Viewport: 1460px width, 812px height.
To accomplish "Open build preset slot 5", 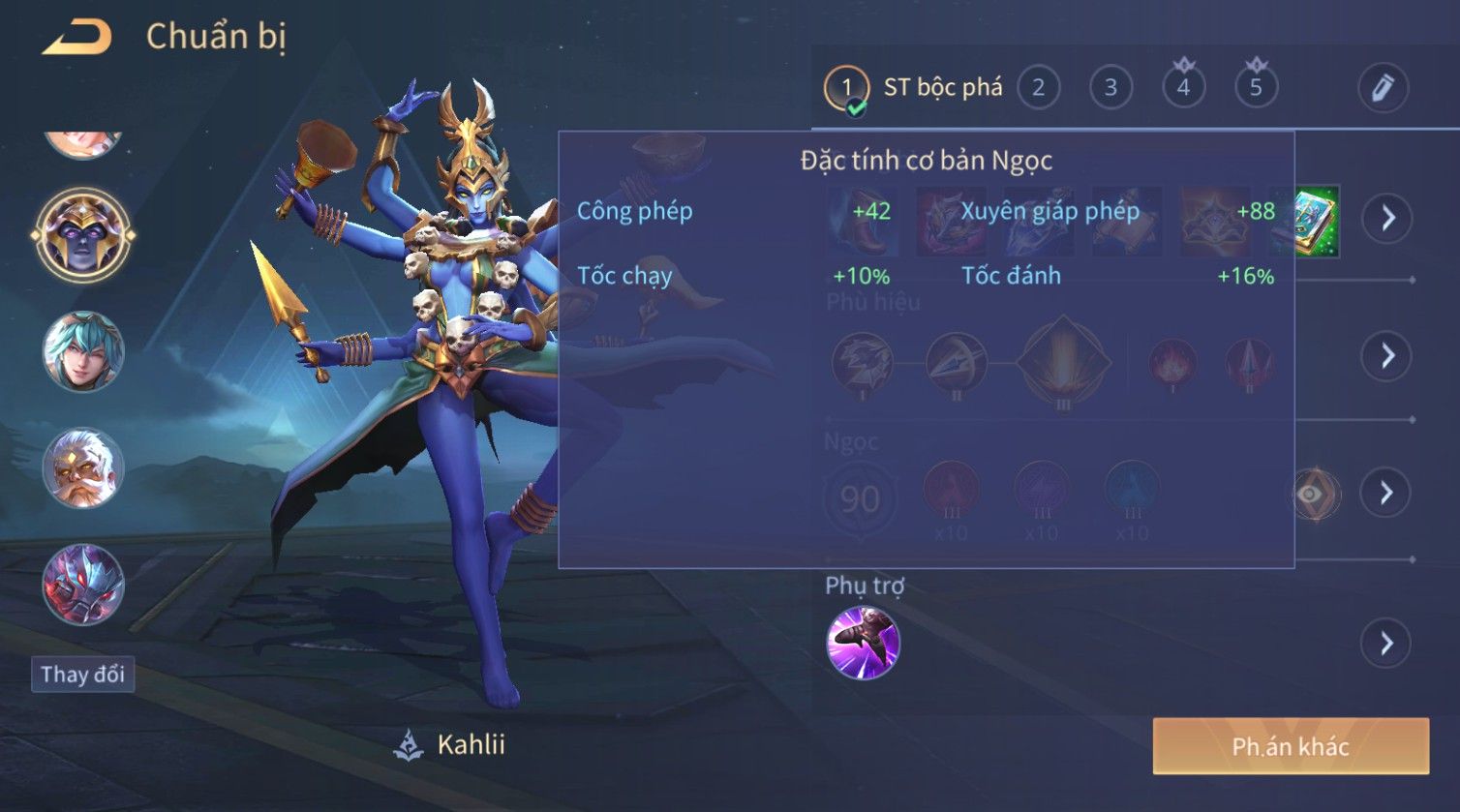I will [1256, 88].
